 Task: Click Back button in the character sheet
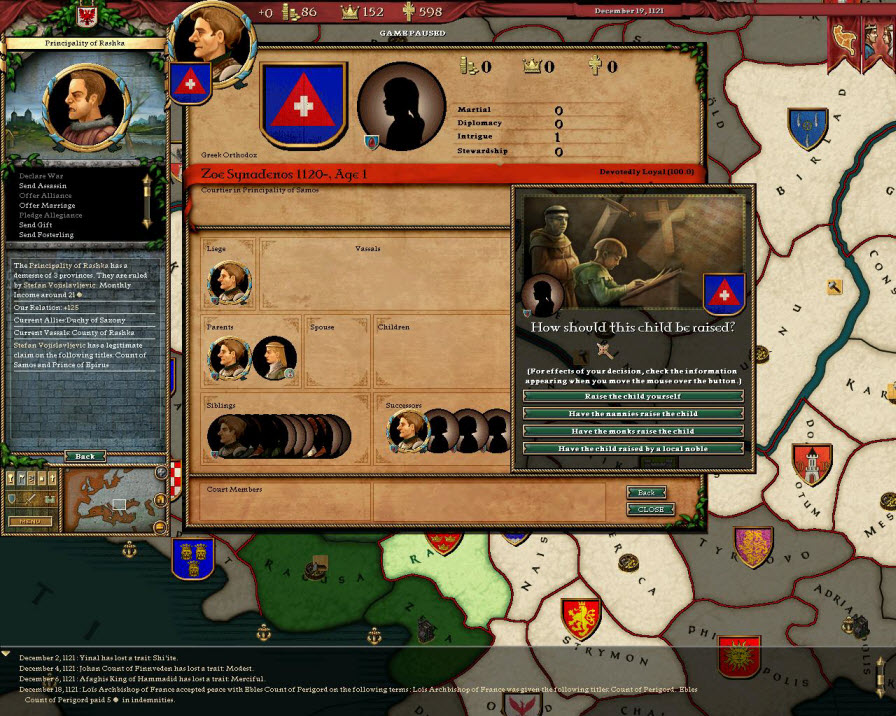coord(646,493)
